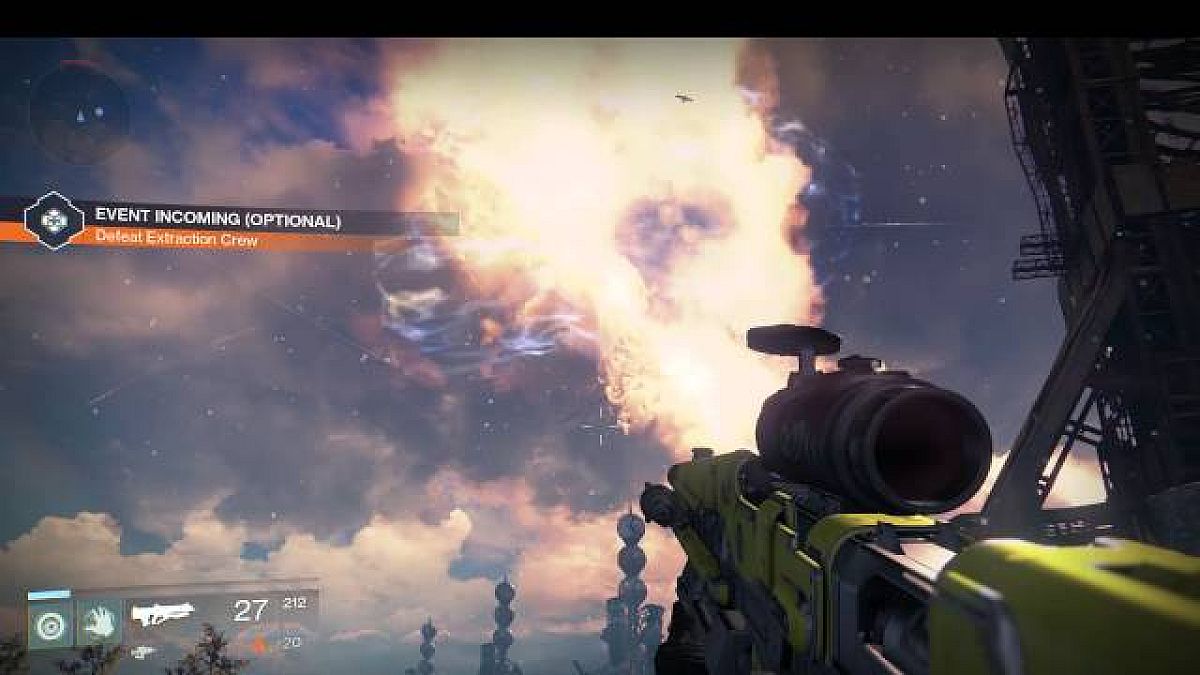The image size is (1200, 675).
Task: Select the equipped primary weapon icon
Action: pyautogui.click(x=162, y=614)
